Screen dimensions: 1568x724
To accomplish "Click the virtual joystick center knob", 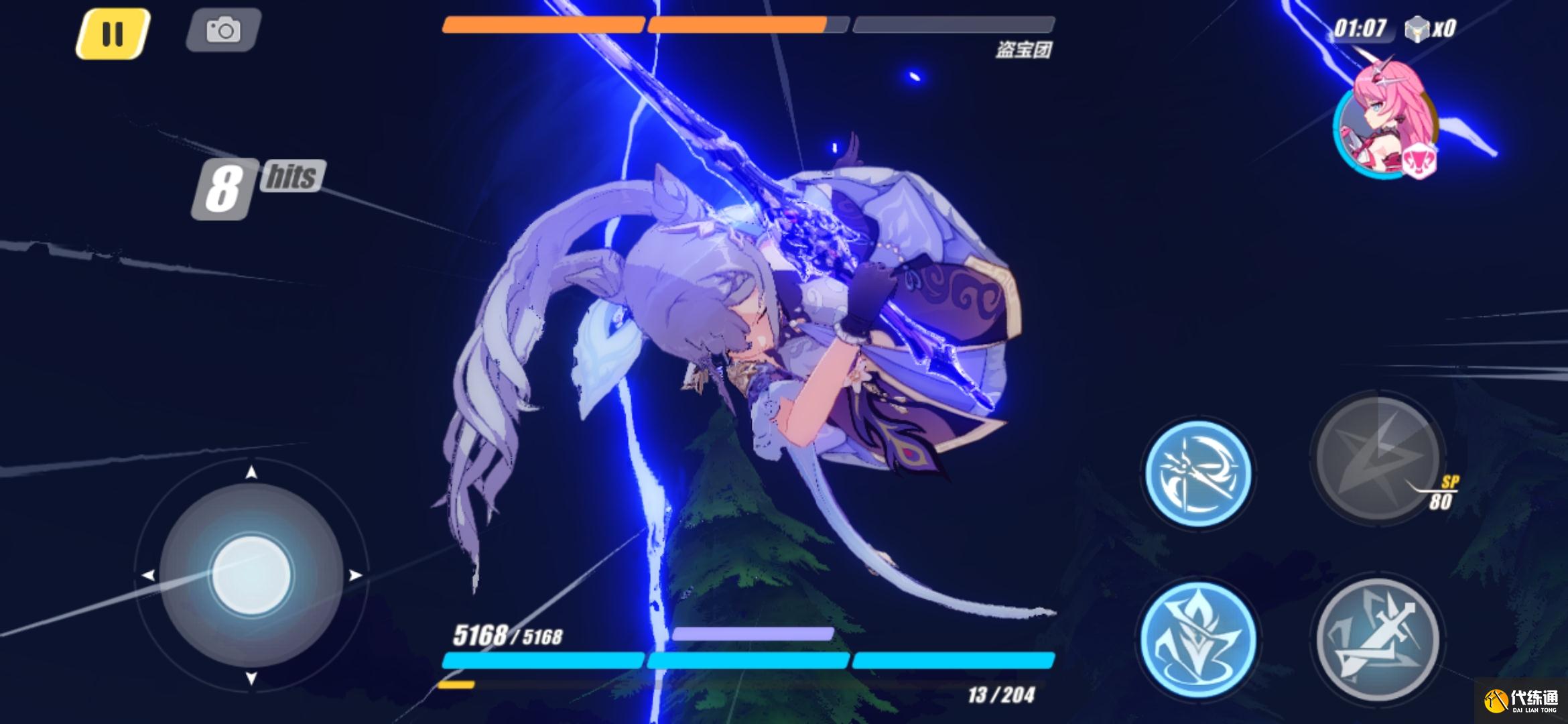I will tap(251, 575).
